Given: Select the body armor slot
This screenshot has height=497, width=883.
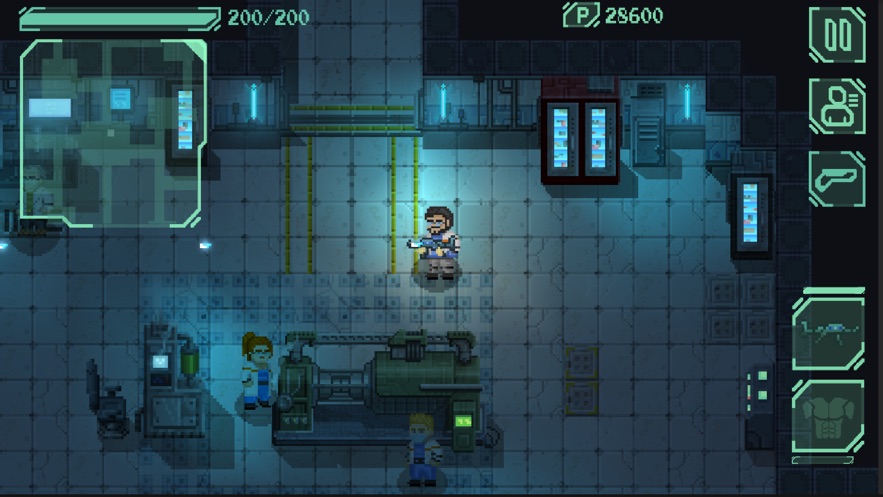Looking at the screenshot, I should click(828, 417).
